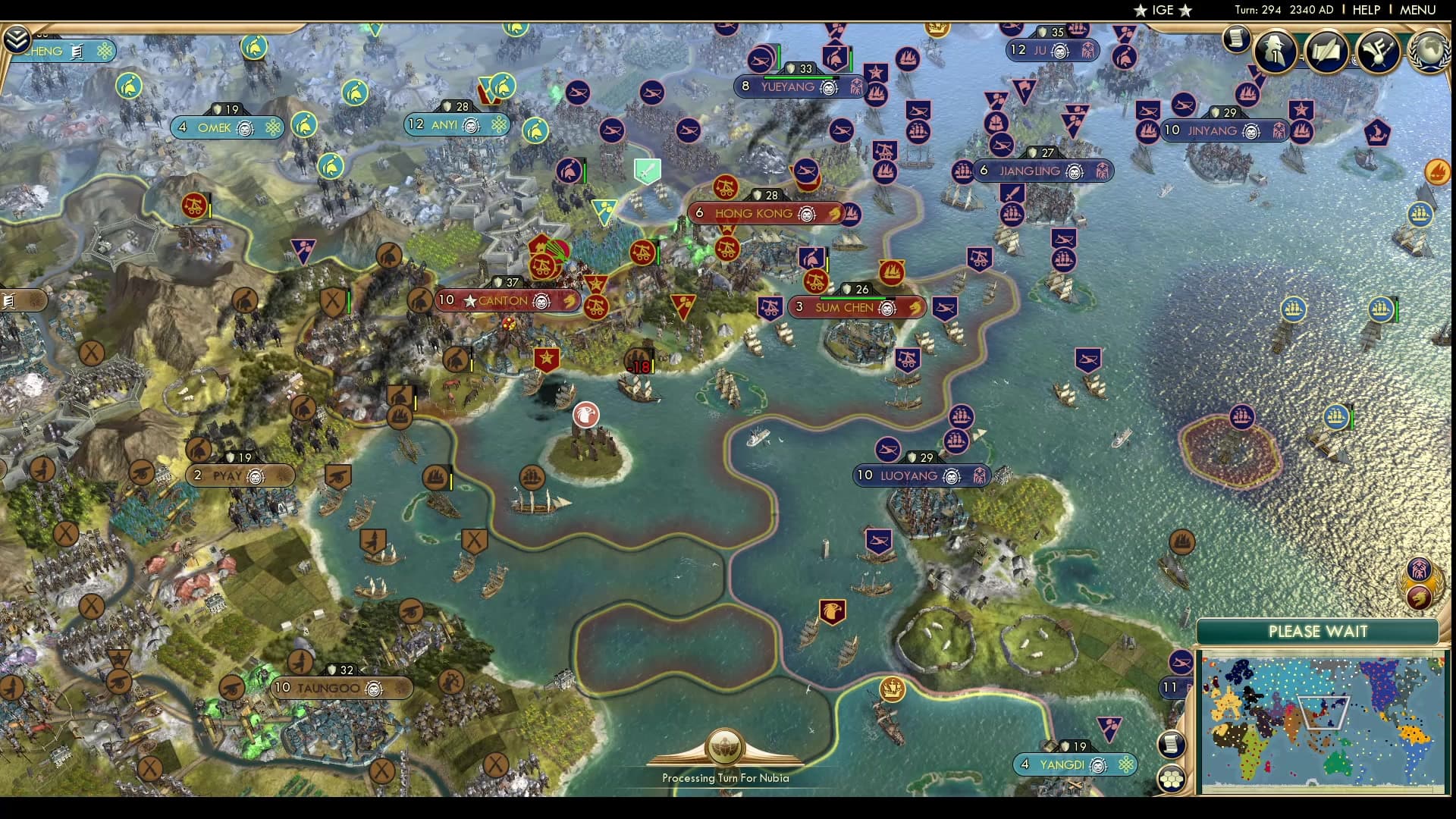1456x819 pixels.
Task: Click the red dragon emblem near the minimap
Action: click(x=1420, y=595)
